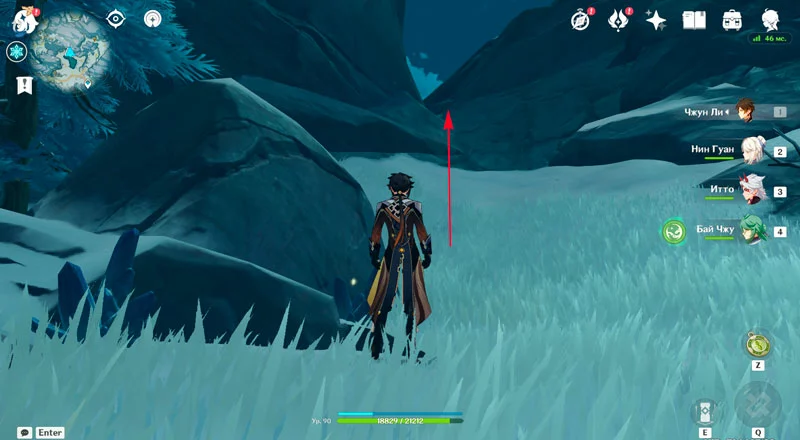Viewport: 800px width, 440px height.
Task: Open the character screen head icon
Action: click(770, 19)
